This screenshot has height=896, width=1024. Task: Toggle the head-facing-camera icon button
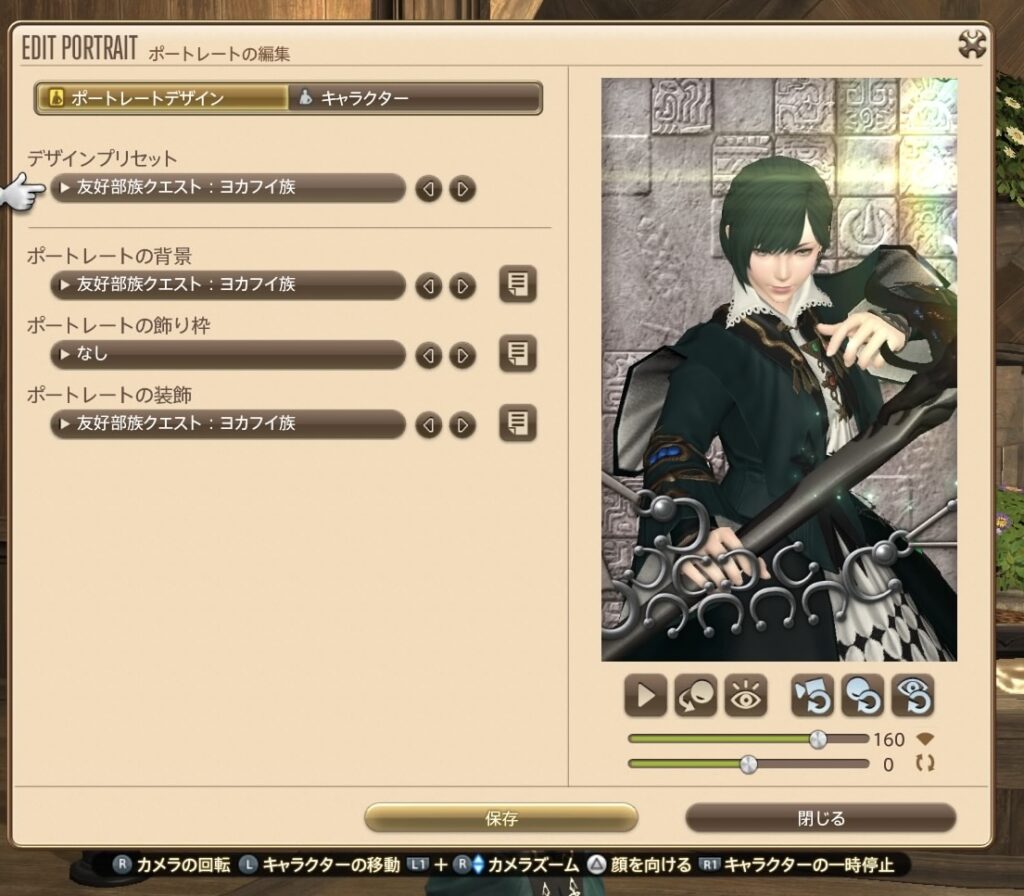(696, 696)
